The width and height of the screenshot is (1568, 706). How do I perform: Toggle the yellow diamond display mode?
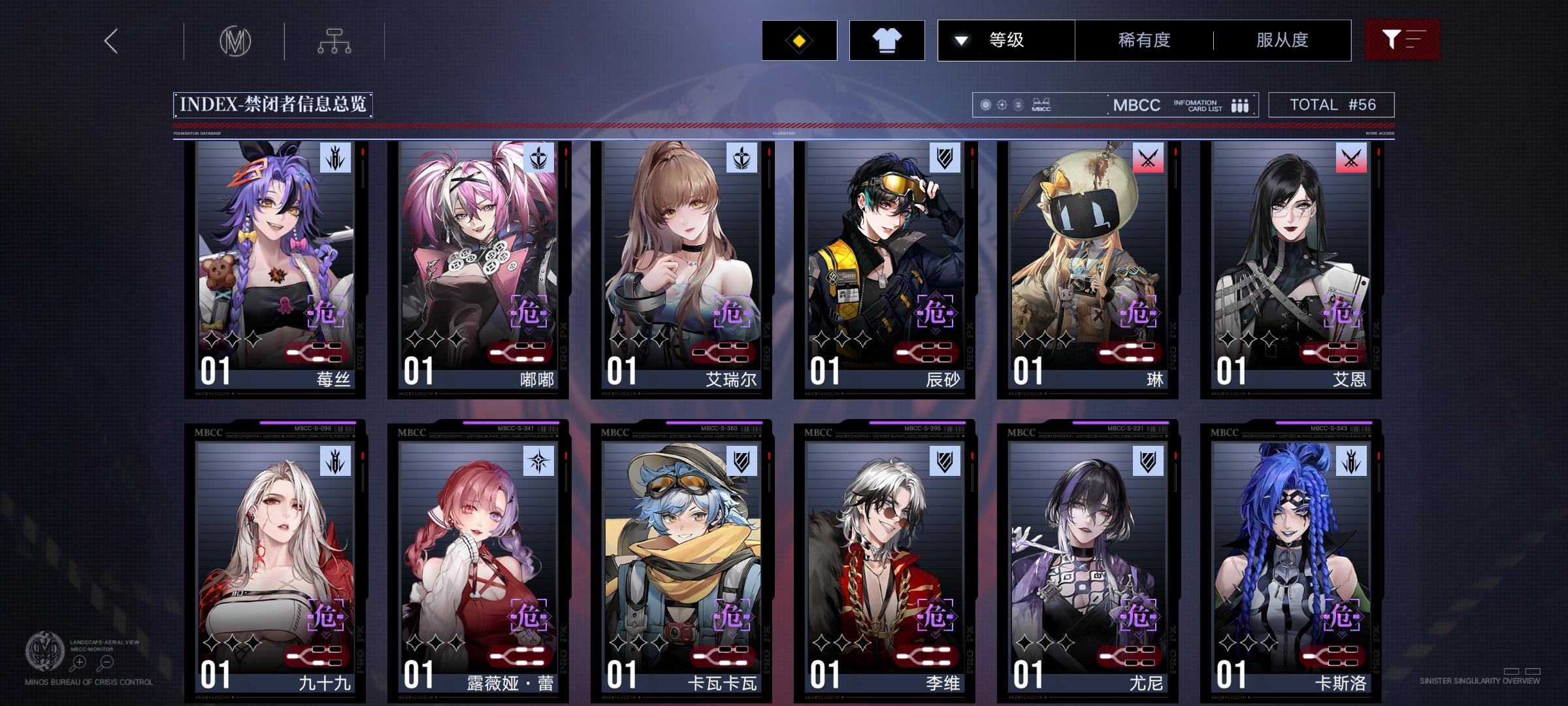pos(798,40)
